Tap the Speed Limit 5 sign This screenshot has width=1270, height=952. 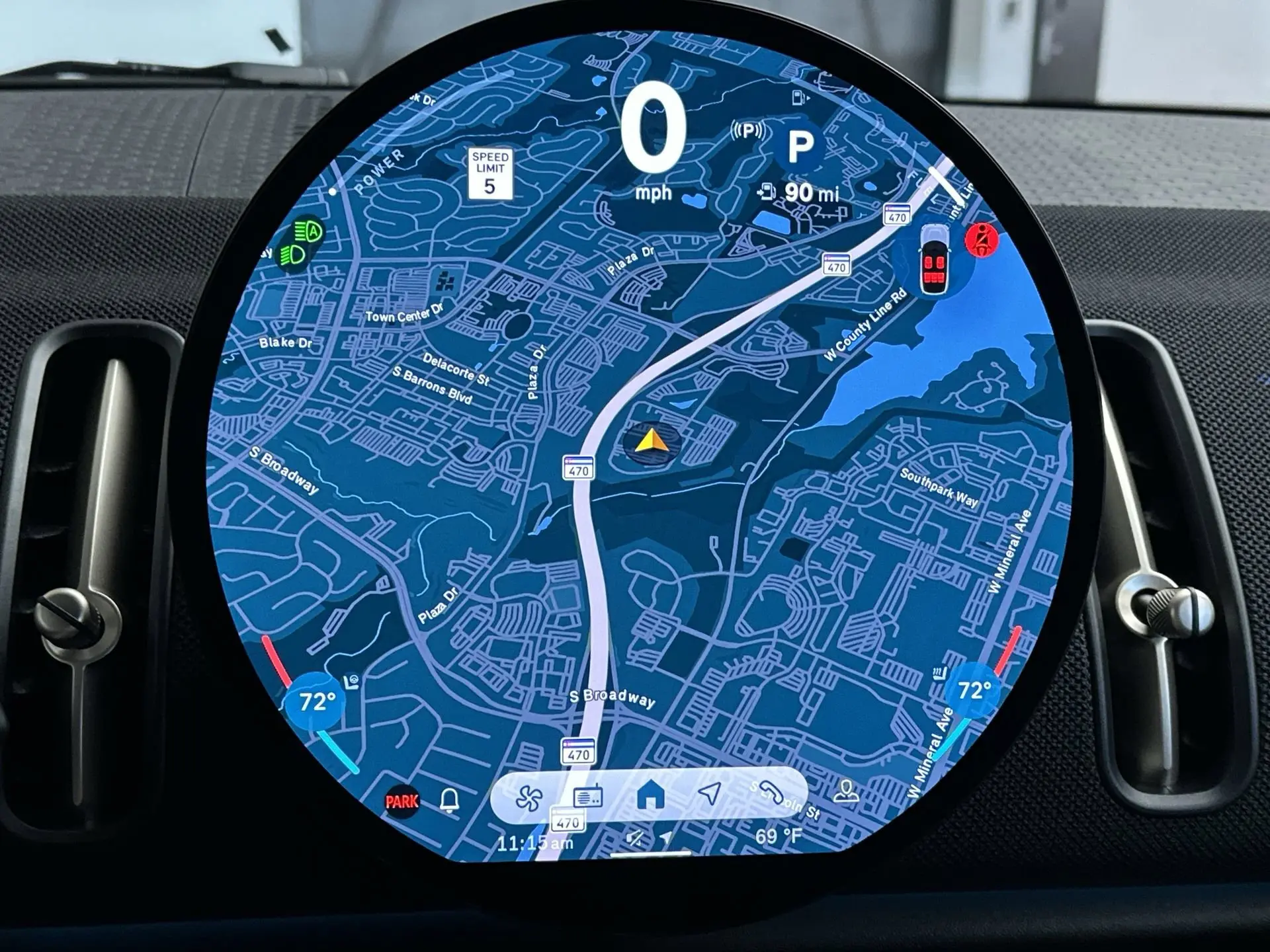click(489, 173)
